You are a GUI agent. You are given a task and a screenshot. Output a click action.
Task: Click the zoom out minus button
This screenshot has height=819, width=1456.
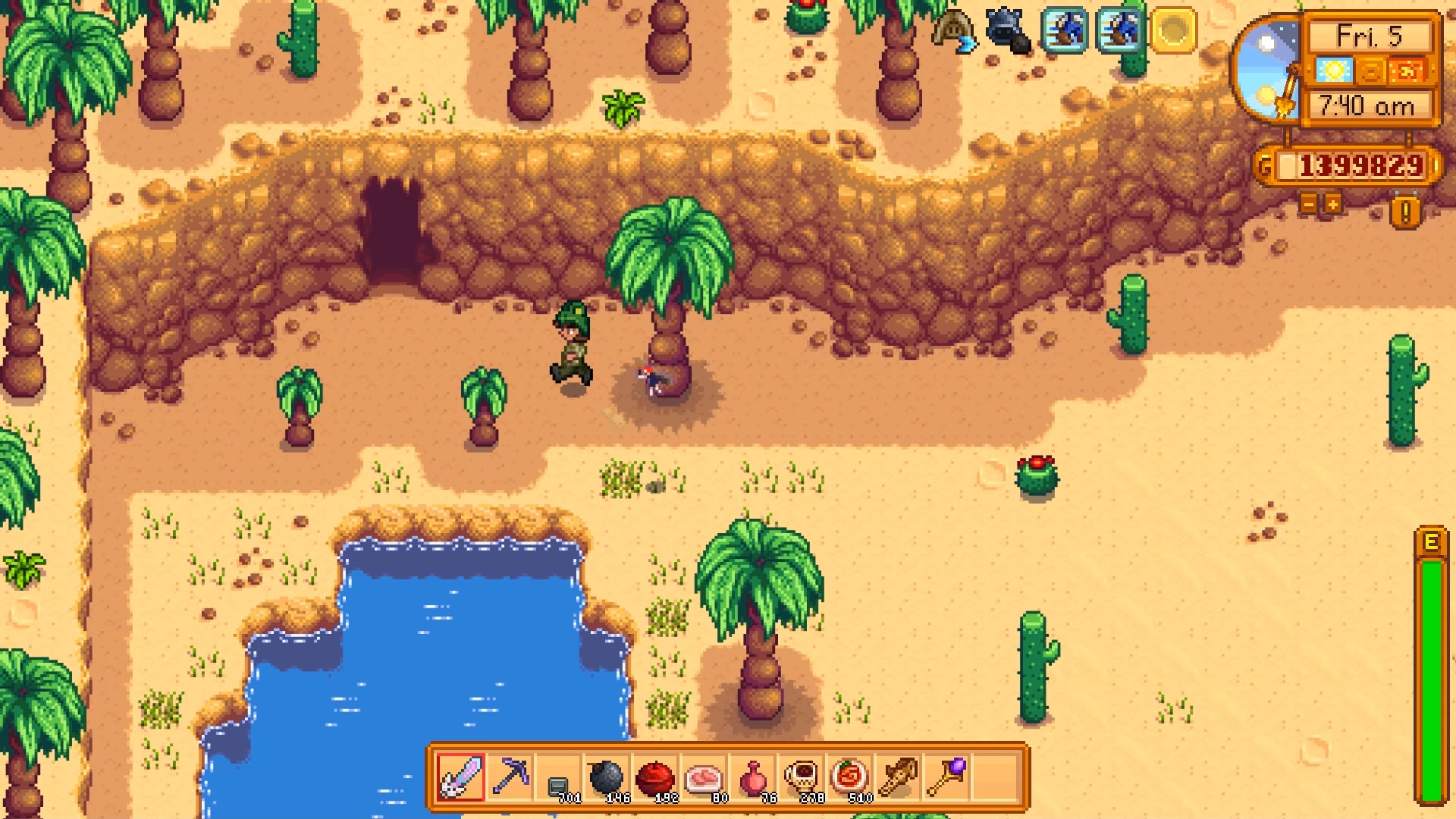1308,204
